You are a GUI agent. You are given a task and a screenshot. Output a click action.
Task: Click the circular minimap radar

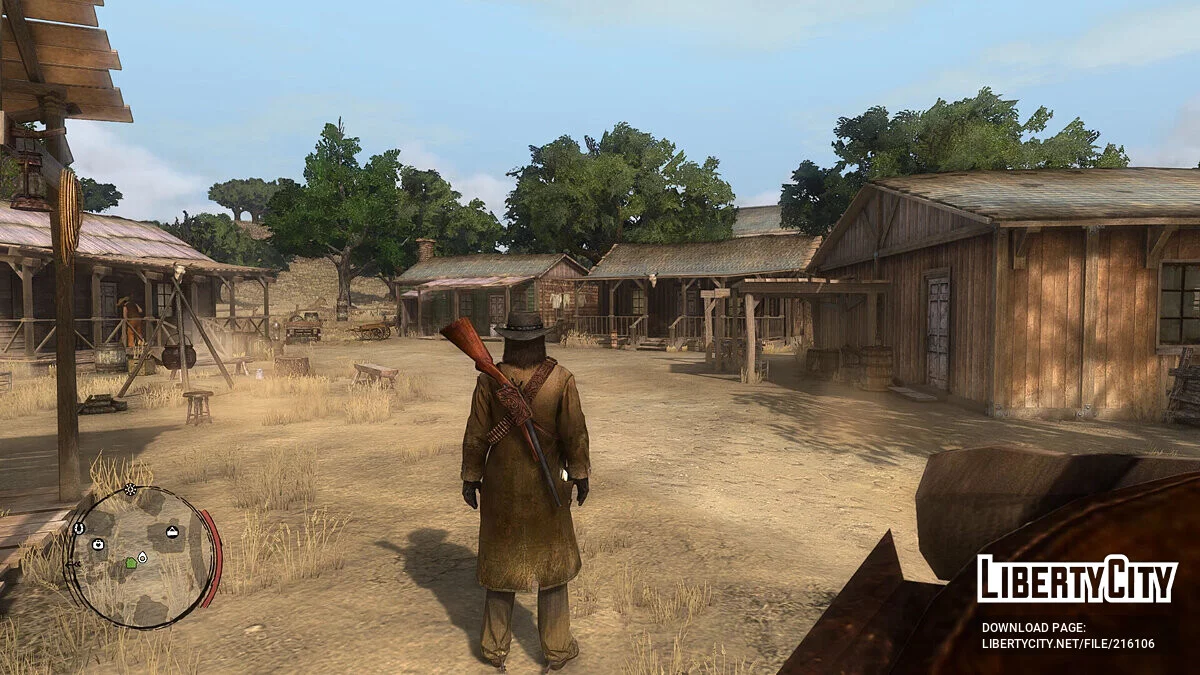click(x=141, y=557)
